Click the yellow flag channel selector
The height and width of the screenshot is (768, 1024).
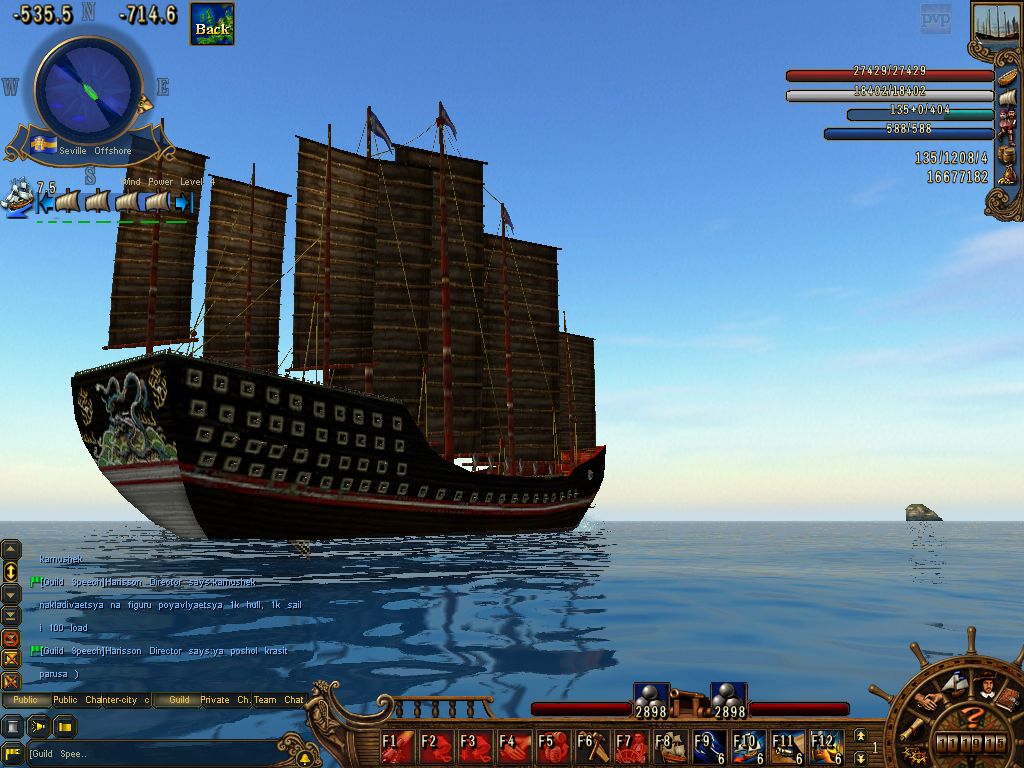pos(12,753)
